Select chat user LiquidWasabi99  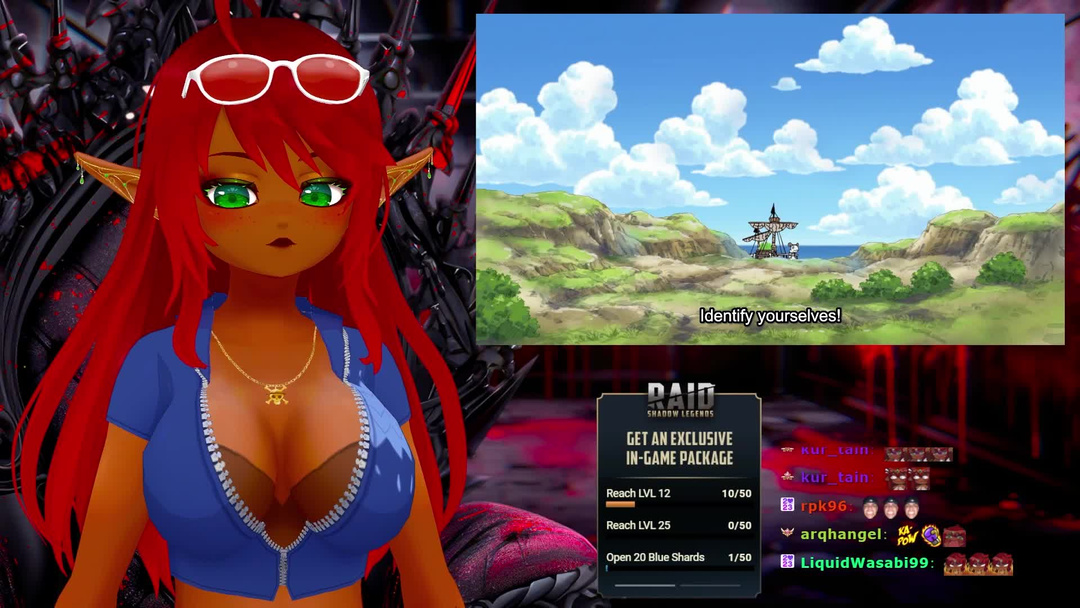click(865, 563)
